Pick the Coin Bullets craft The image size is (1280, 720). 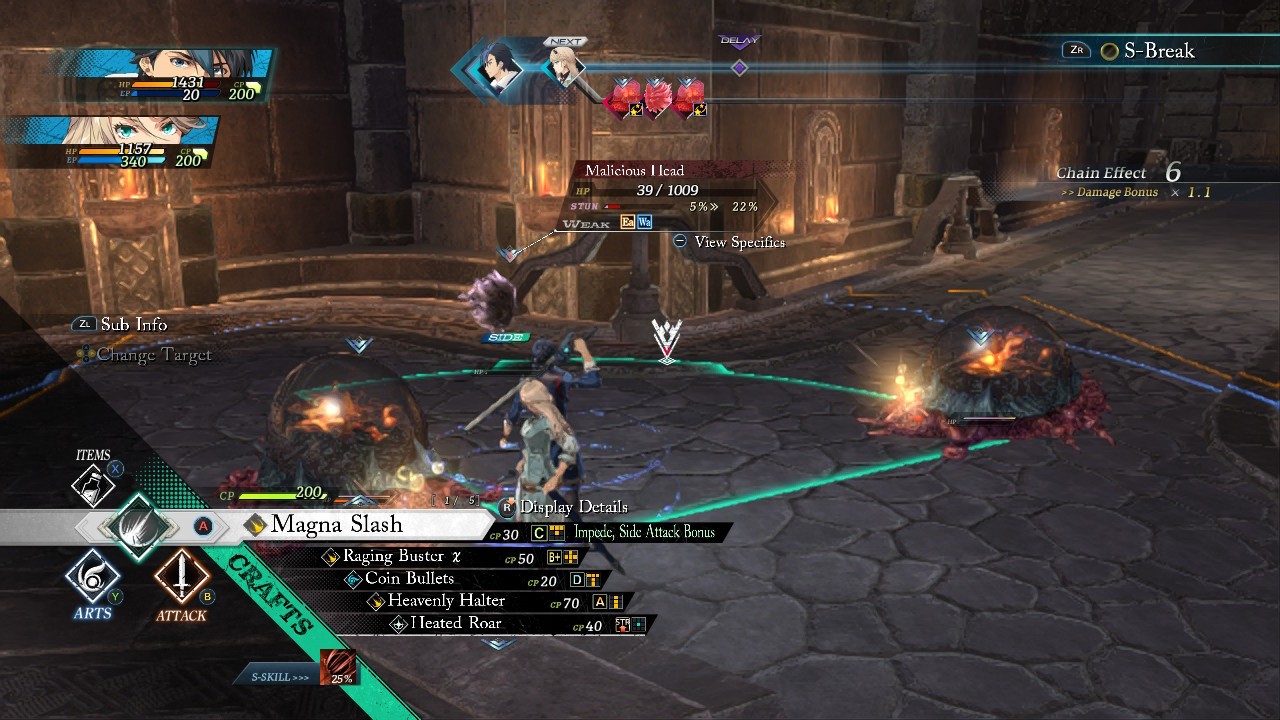pos(409,579)
